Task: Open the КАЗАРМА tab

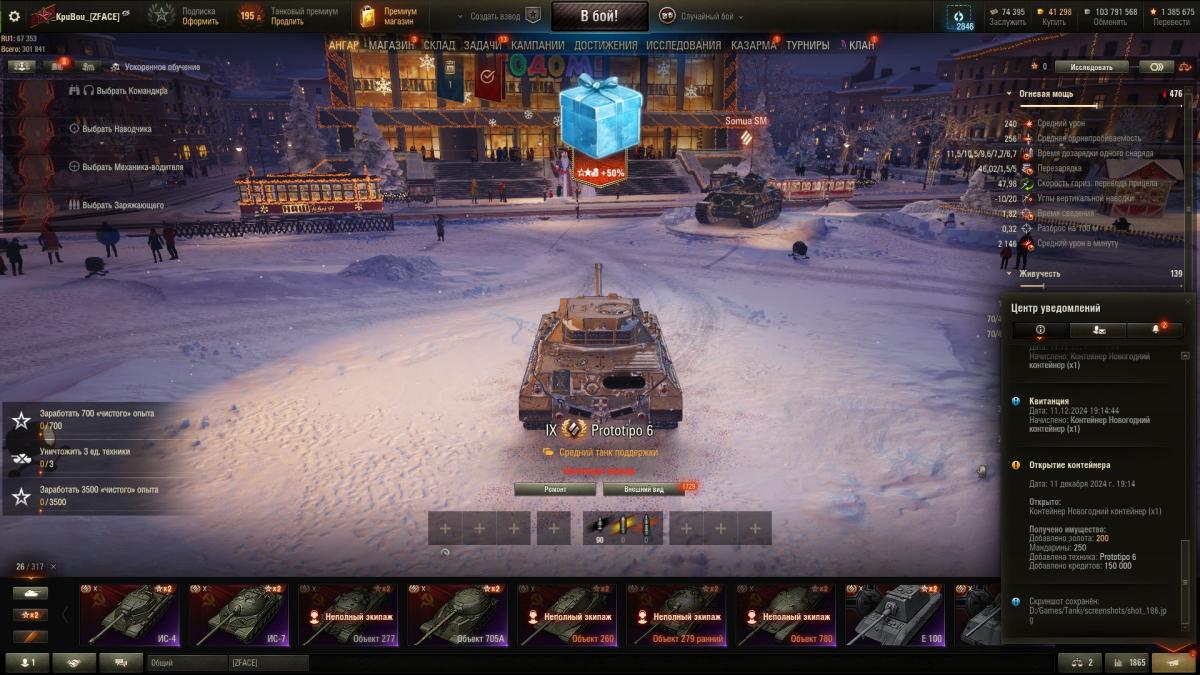Action: click(x=753, y=45)
